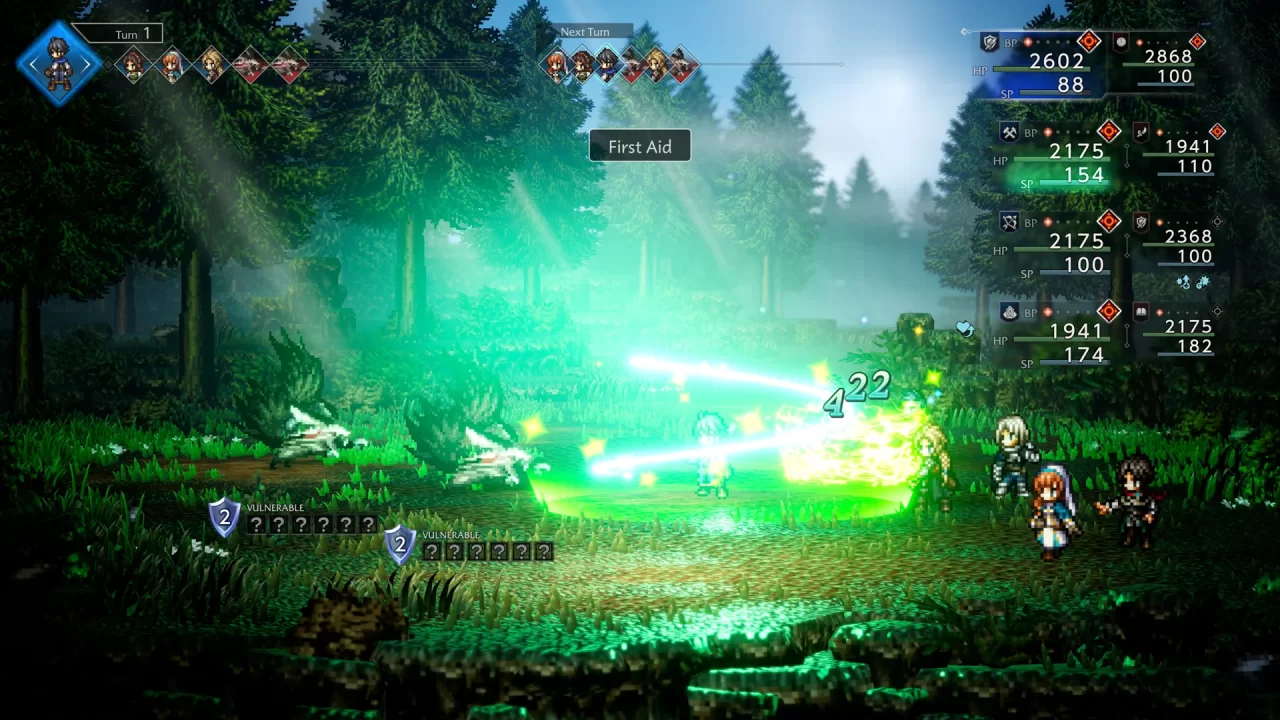
Task: Toggle the latent power diamond beside 2175 HP
Action: [x=1109, y=130]
